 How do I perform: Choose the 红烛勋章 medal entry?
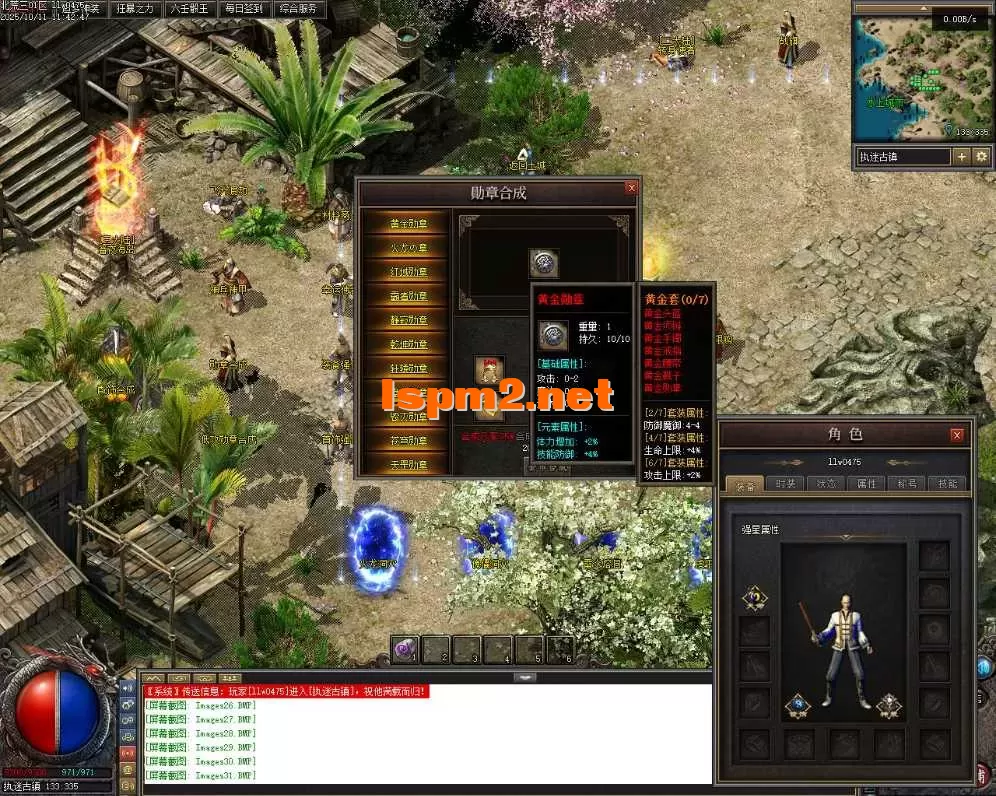click(407, 271)
